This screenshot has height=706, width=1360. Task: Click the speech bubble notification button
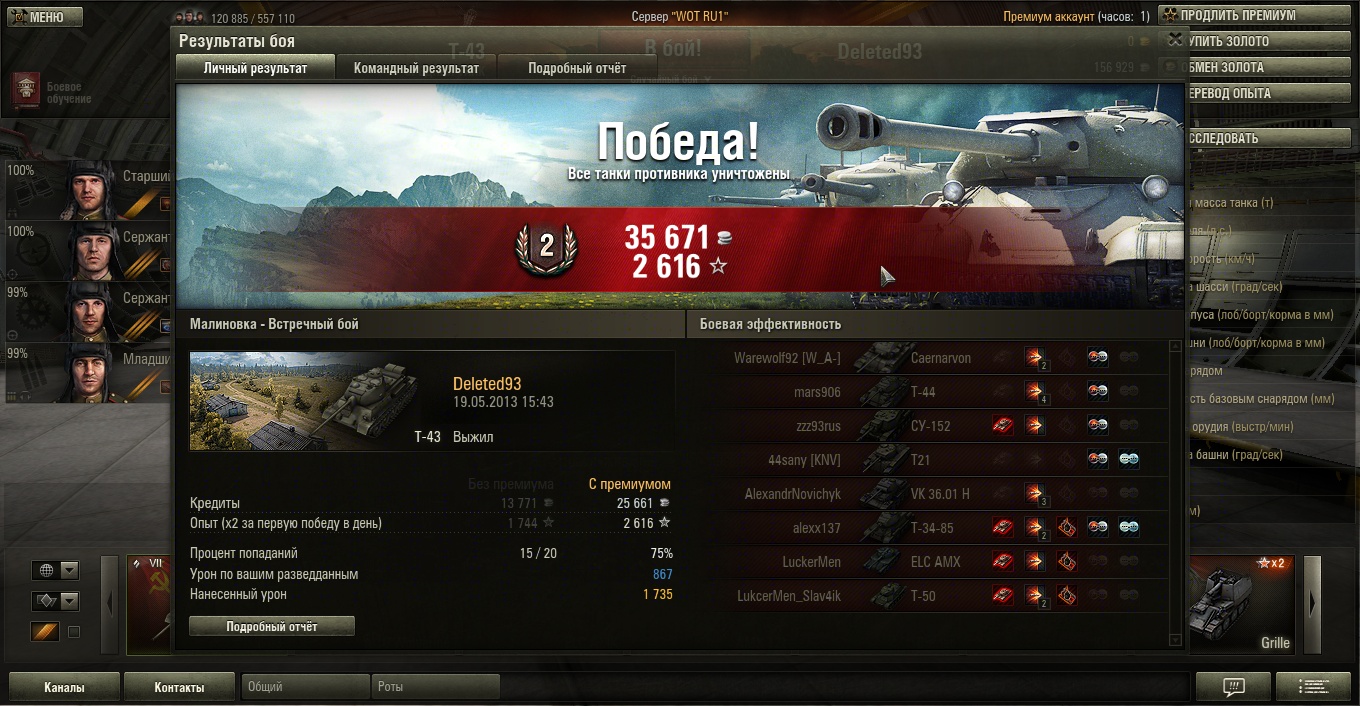pyautogui.click(x=1233, y=687)
